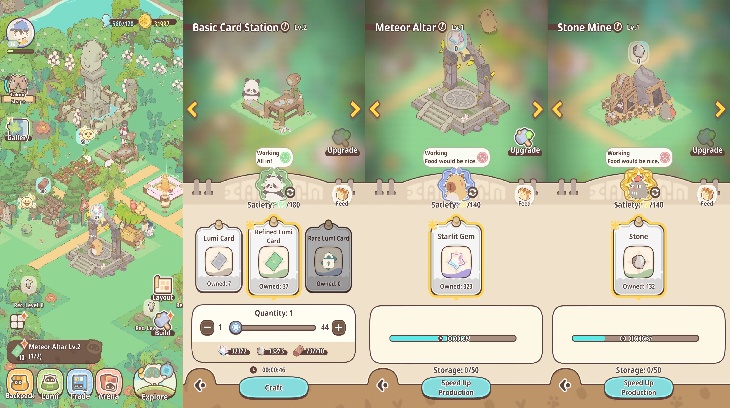Click the player avatar portrait
Image resolution: width=730 pixels, height=408 pixels.
[x=20, y=32]
